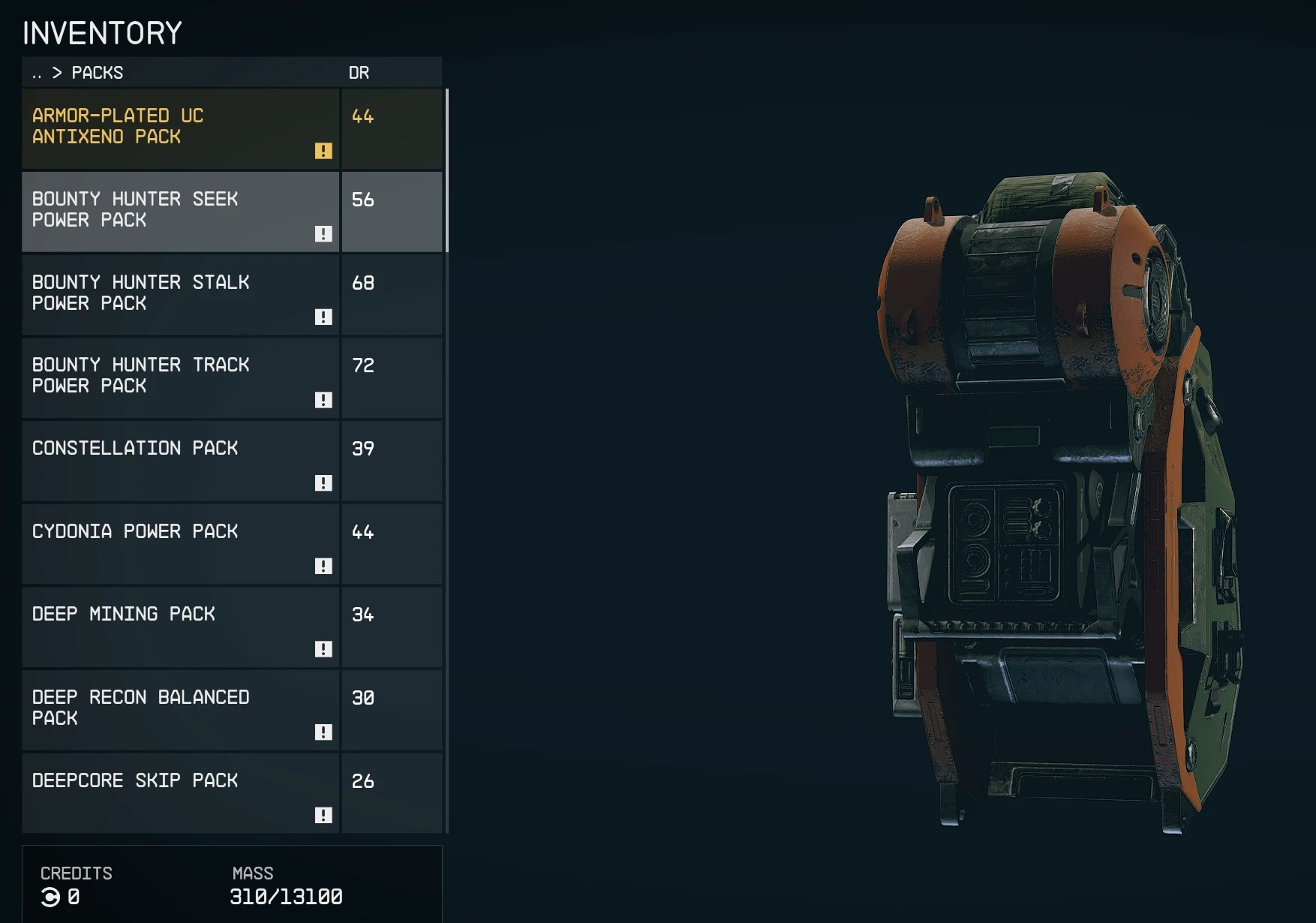The height and width of the screenshot is (923, 1316).
Task: Click the alert marker on Deep Recon Balanced Pack
Action: (324, 732)
